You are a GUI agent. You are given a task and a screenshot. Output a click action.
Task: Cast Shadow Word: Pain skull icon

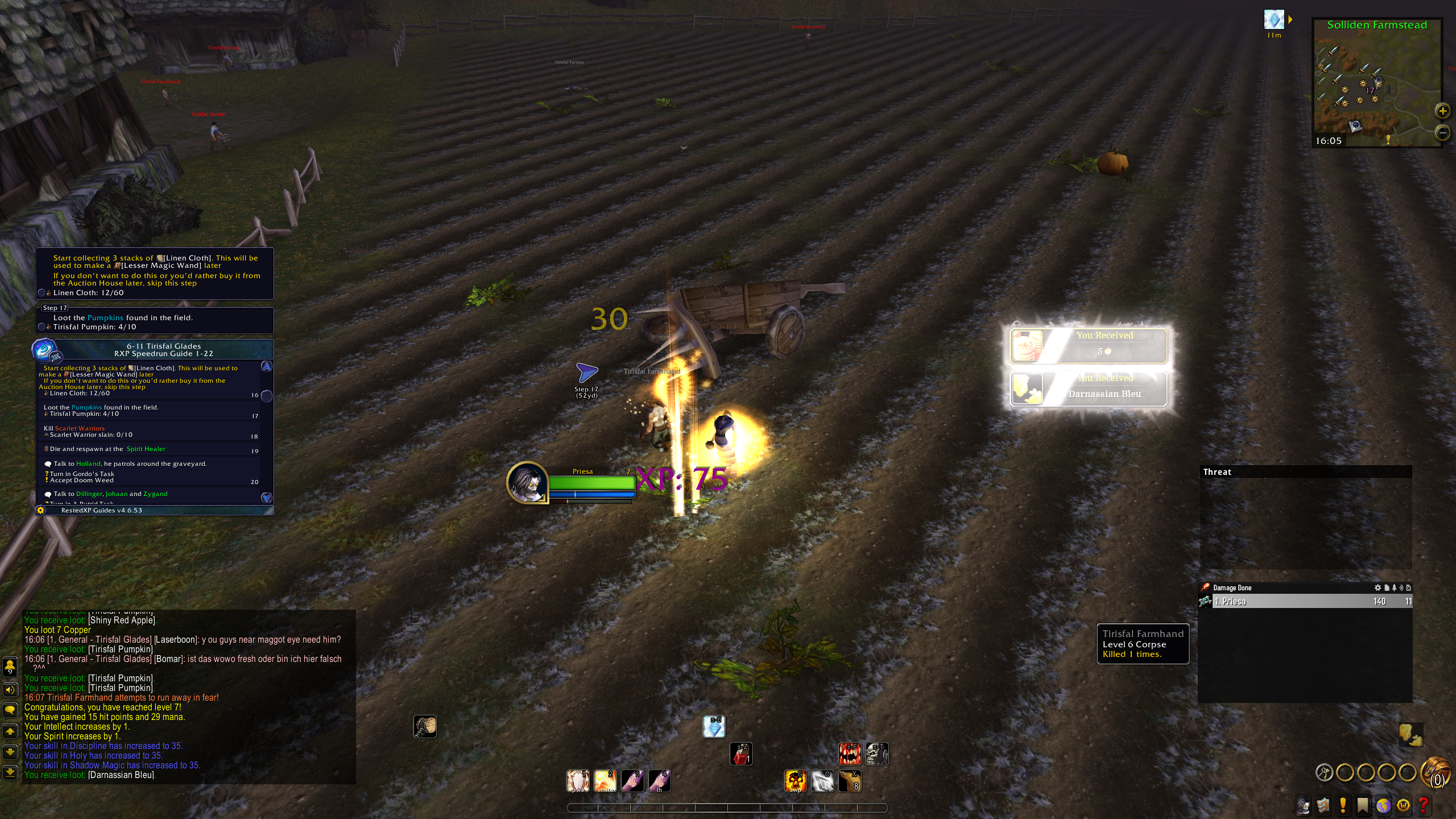(x=795, y=781)
